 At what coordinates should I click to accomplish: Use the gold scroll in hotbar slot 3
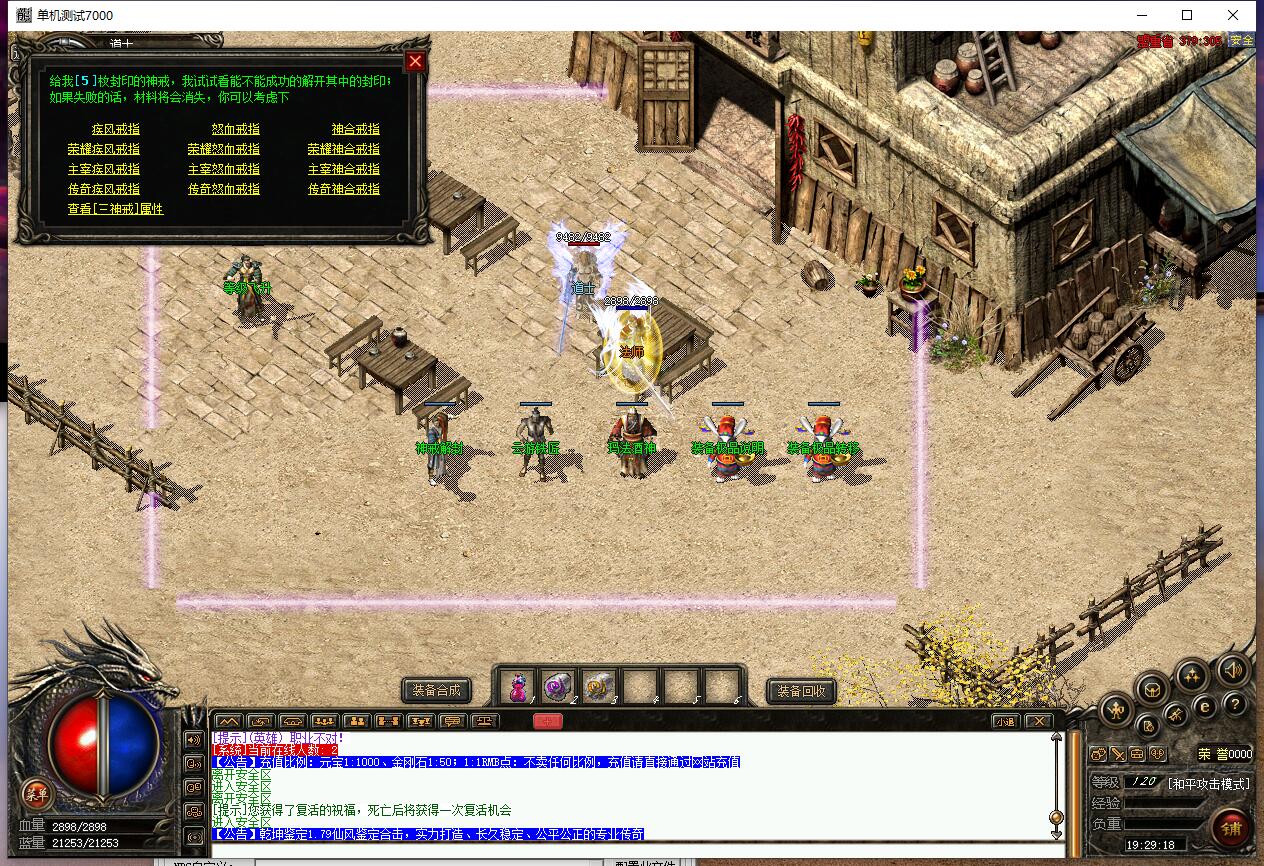(x=599, y=687)
